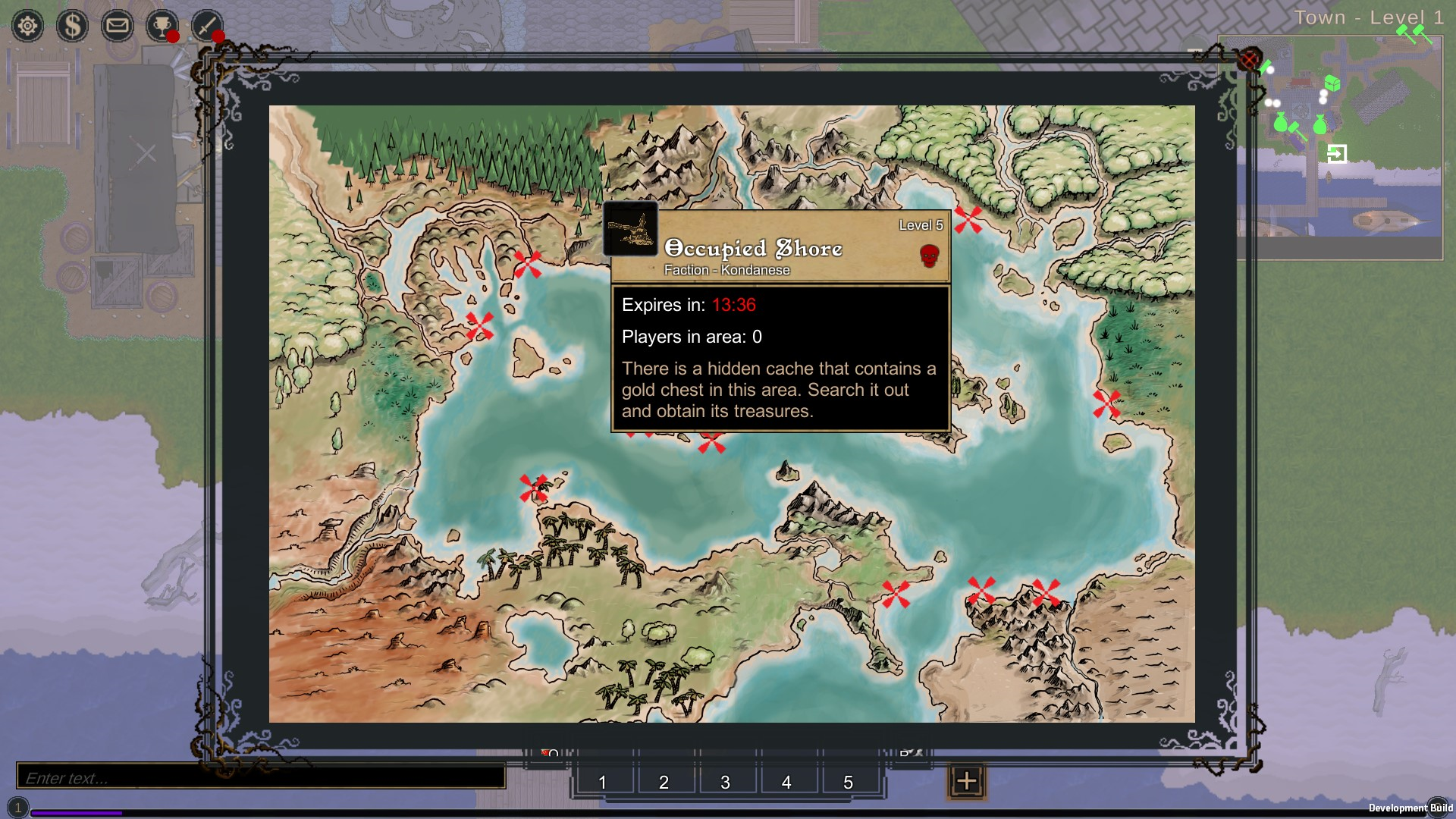
Task: Close the world map window
Action: (x=1249, y=58)
